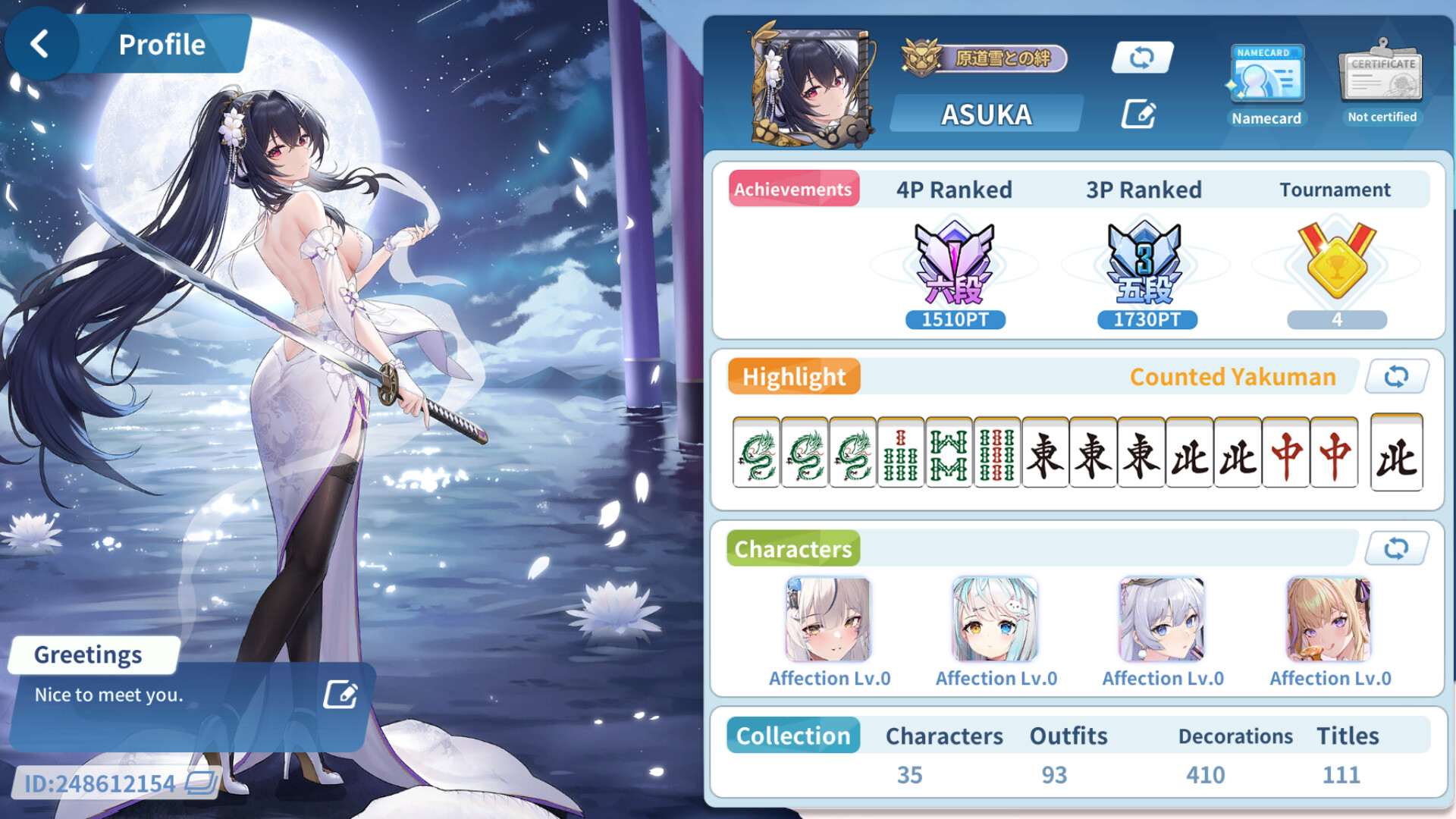Switch to the Outfits collection tab
This screenshot has width=1456, height=819.
pyautogui.click(x=1068, y=735)
